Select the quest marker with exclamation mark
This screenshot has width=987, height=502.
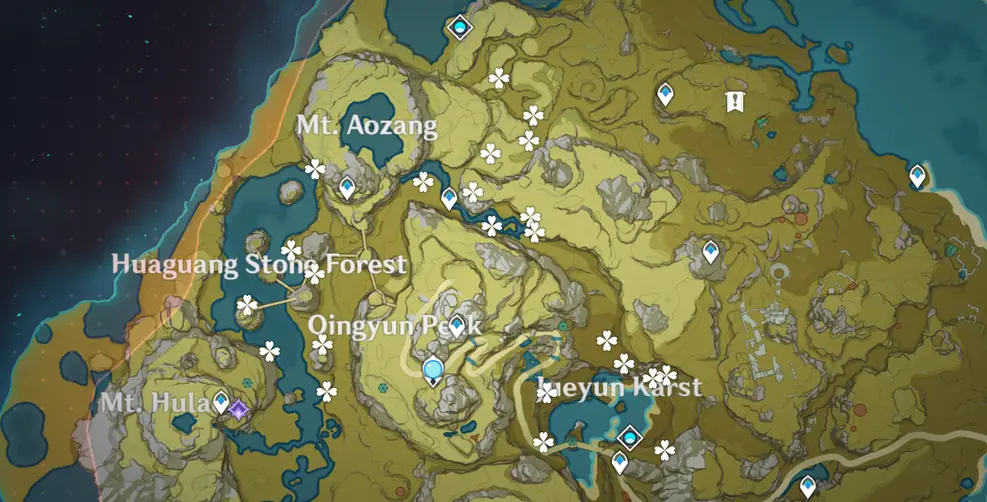tap(735, 100)
